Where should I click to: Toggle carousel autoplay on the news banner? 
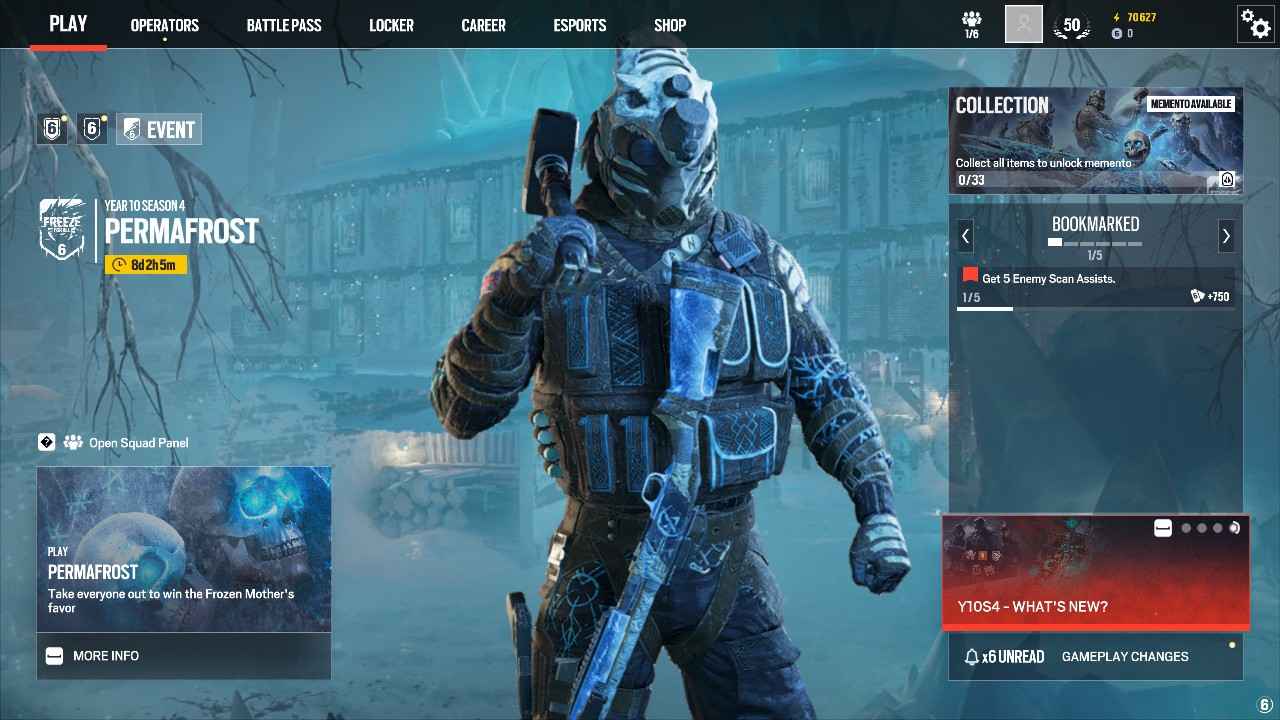click(x=1233, y=527)
